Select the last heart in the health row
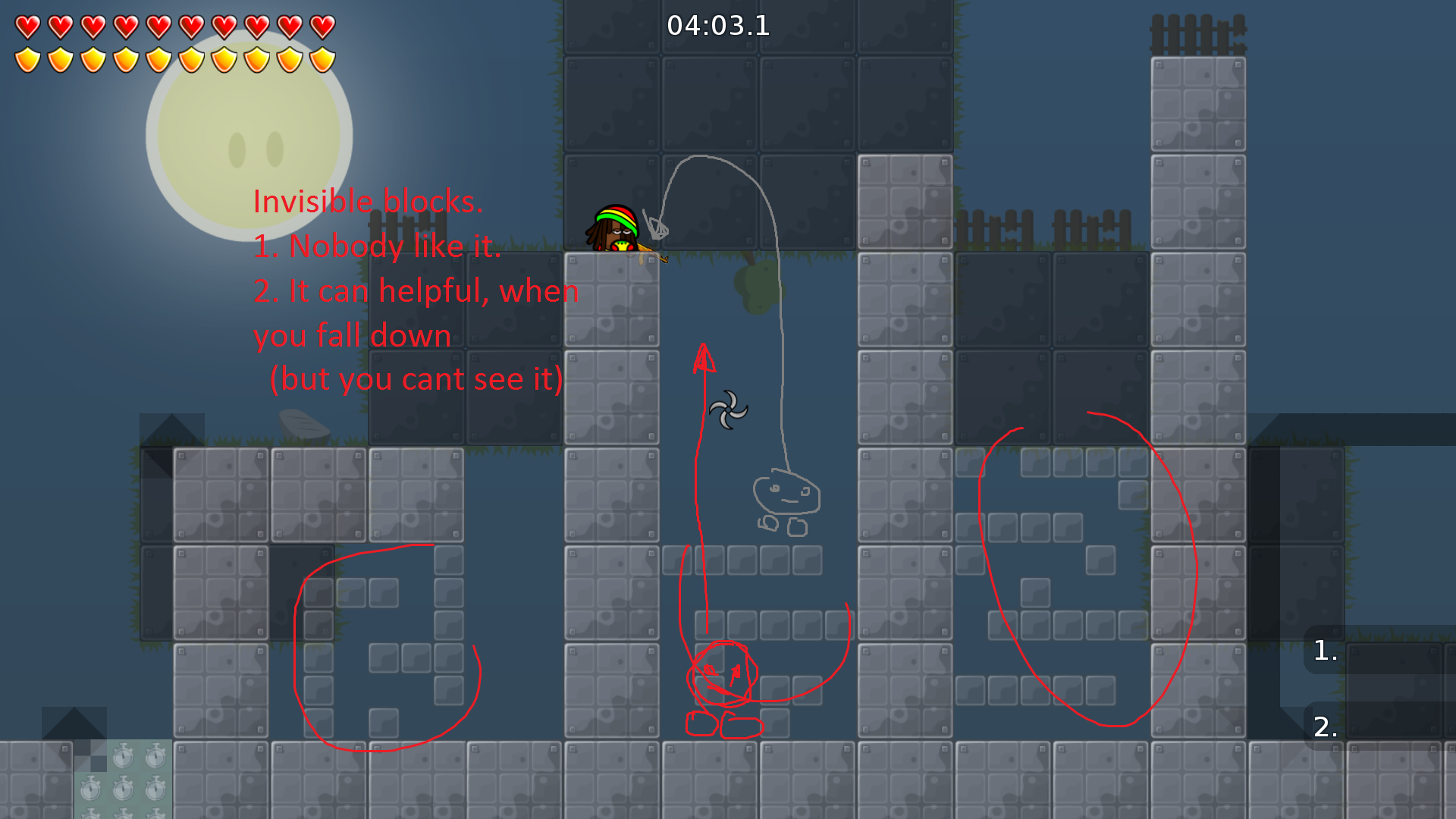 coord(322,26)
